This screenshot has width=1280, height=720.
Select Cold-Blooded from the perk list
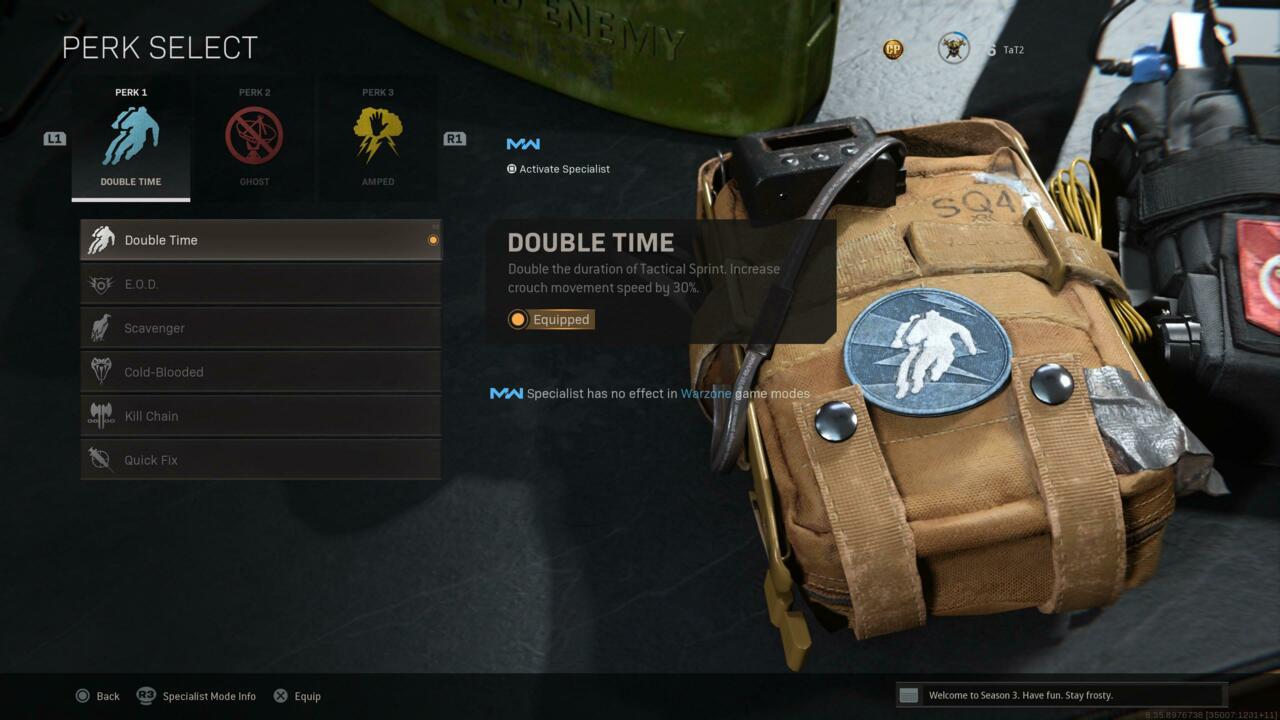pos(260,372)
